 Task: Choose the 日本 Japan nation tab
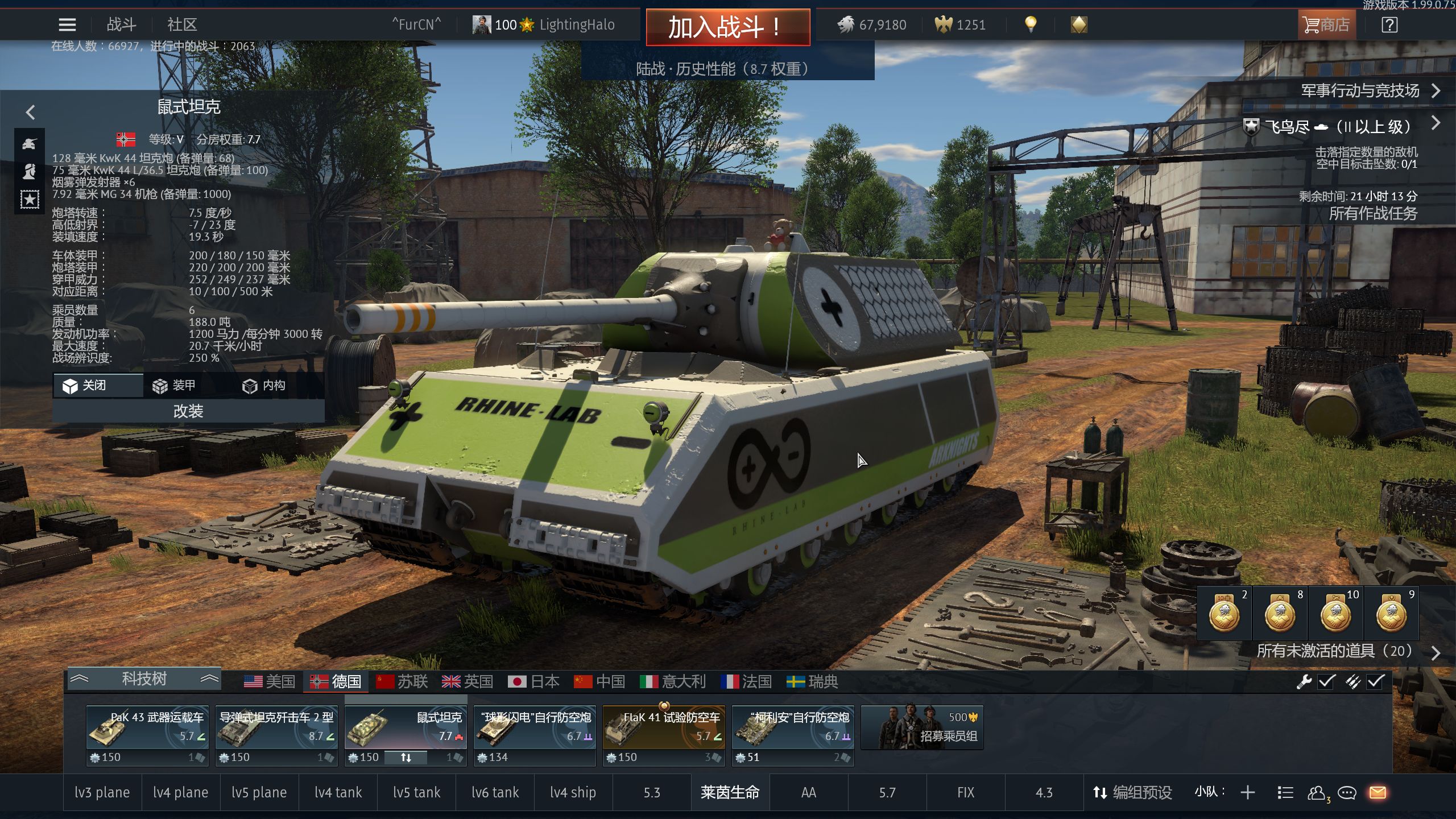(x=533, y=681)
